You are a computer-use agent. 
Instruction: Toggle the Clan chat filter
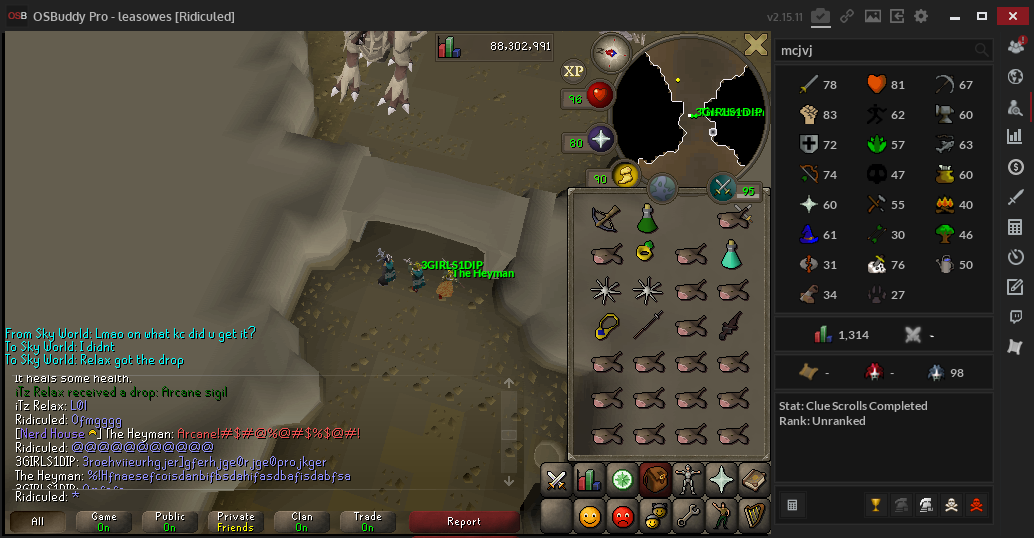point(302,521)
